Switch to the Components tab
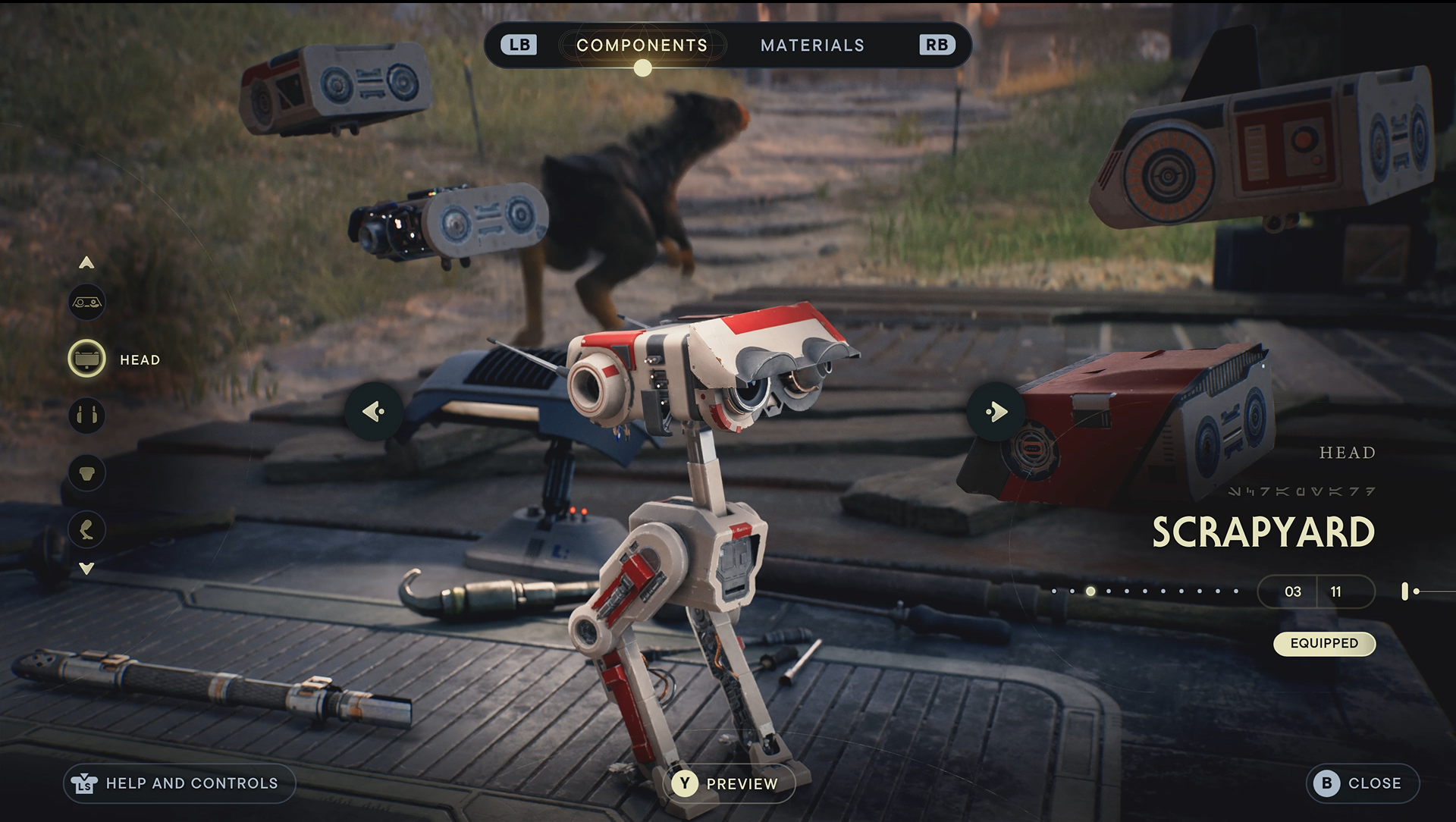The image size is (1456, 822). 642,45
